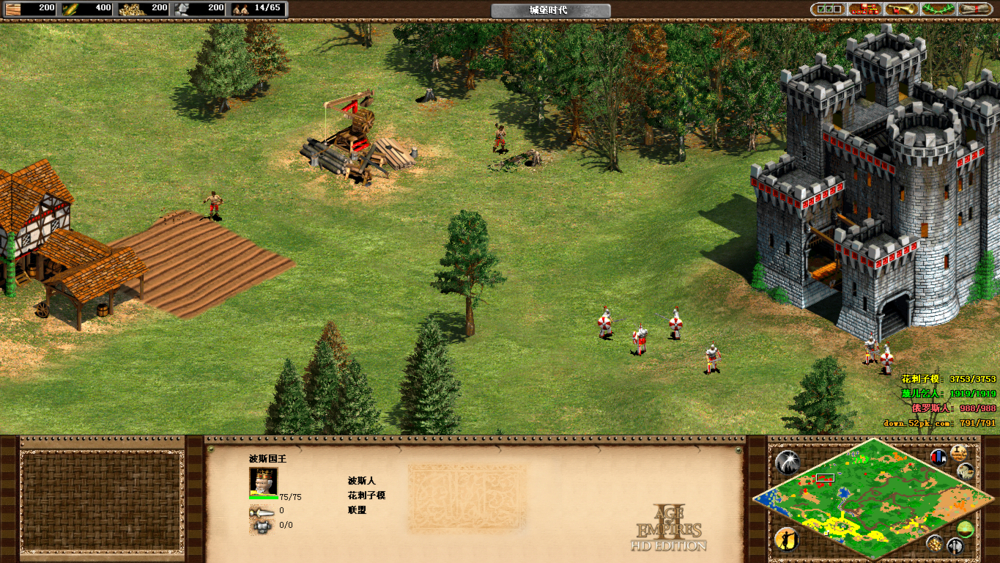The image size is (1000, 563).
Task: Activate the flare signal button
Action: (x=787, y=462)
